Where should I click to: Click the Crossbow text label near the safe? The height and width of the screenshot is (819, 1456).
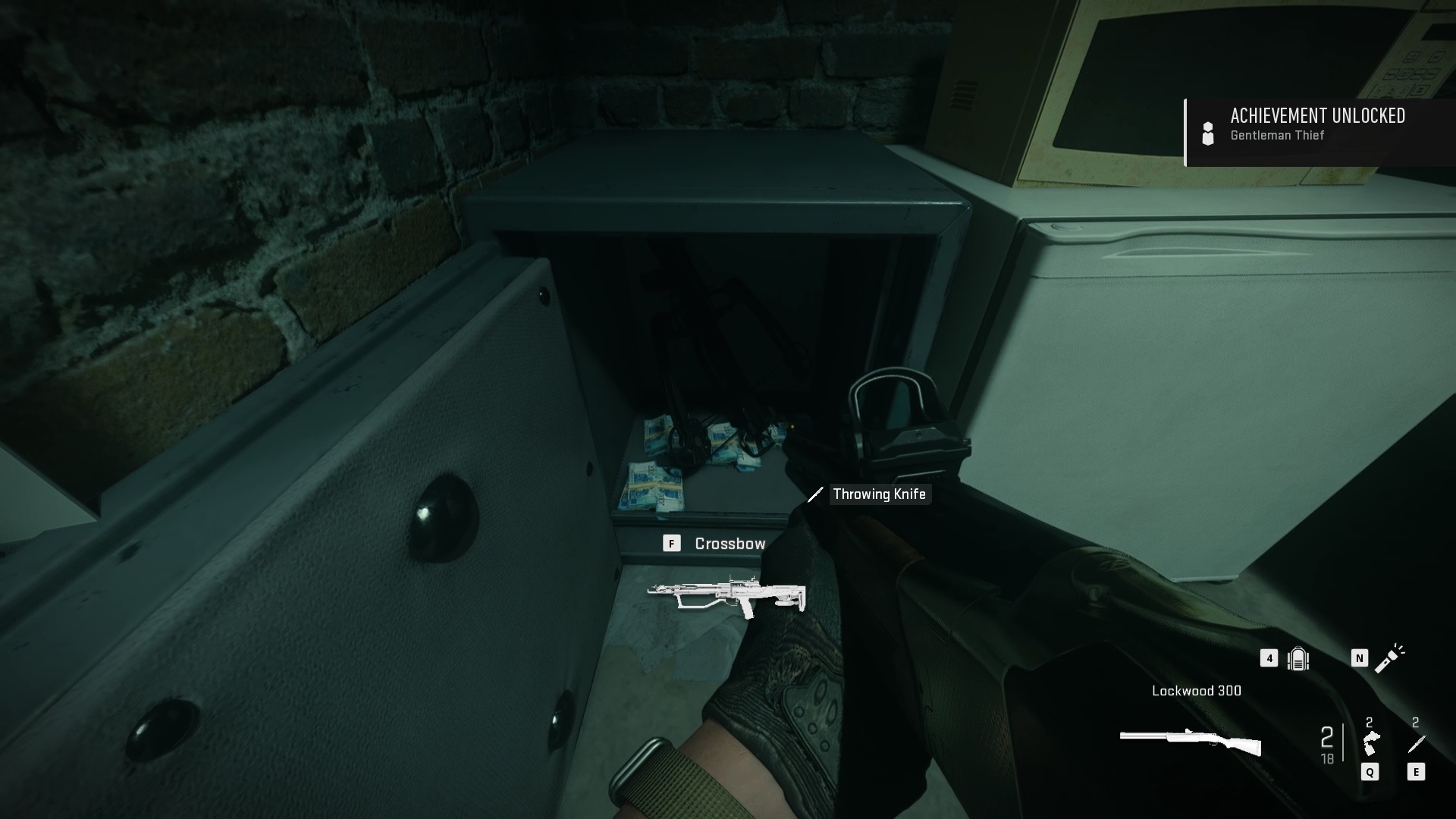pyautogui.click(x=730, y=543)
